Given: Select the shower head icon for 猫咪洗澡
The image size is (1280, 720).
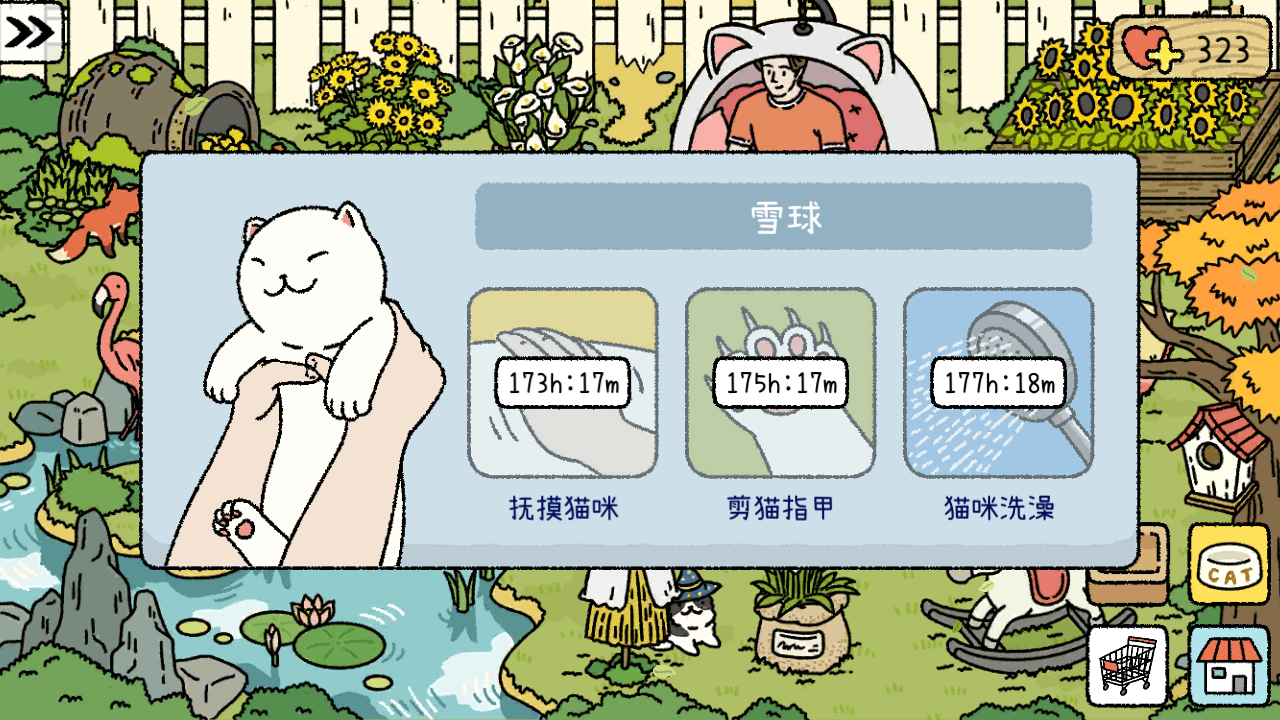Looking at the screenshot, I should (1000, 383).
